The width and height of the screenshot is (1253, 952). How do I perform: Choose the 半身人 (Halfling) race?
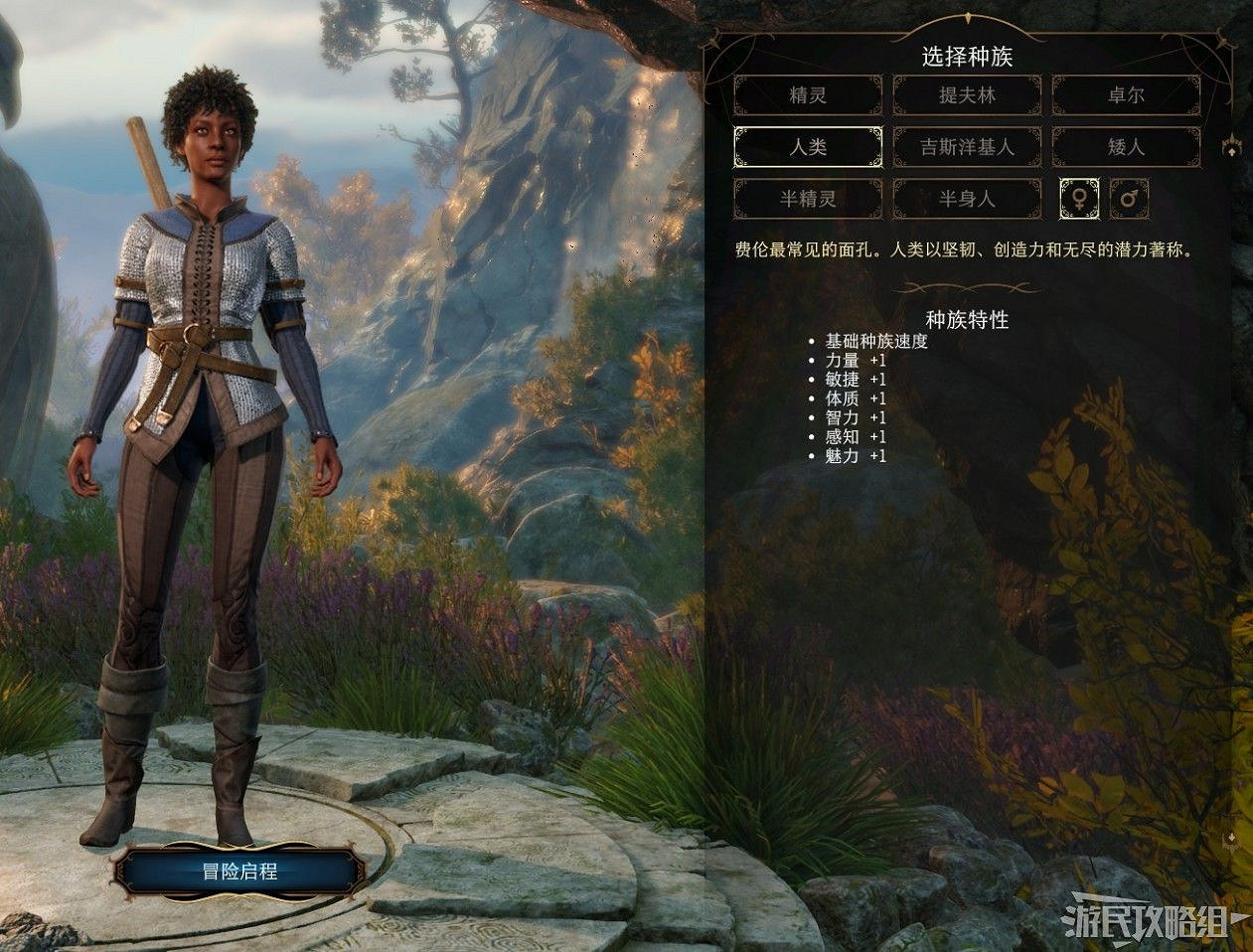click(967, 199)
